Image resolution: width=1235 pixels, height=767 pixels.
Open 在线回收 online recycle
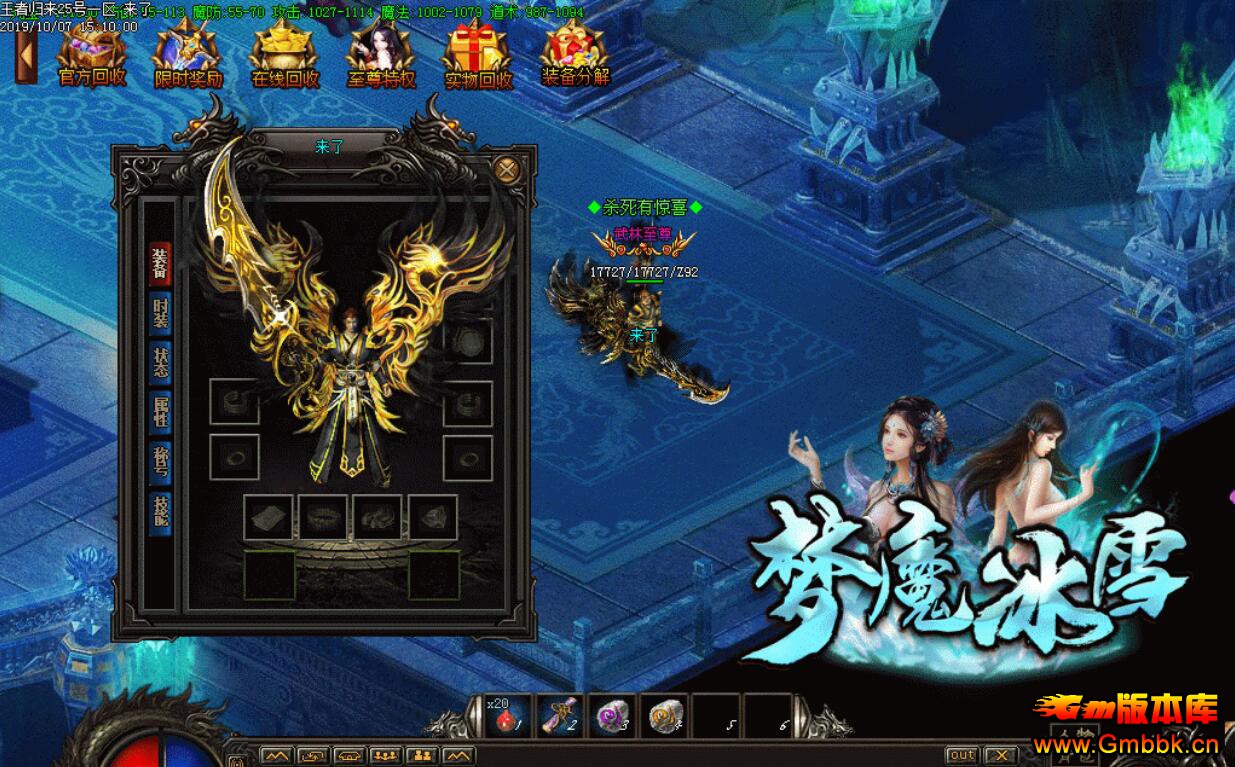click(285, 55)
